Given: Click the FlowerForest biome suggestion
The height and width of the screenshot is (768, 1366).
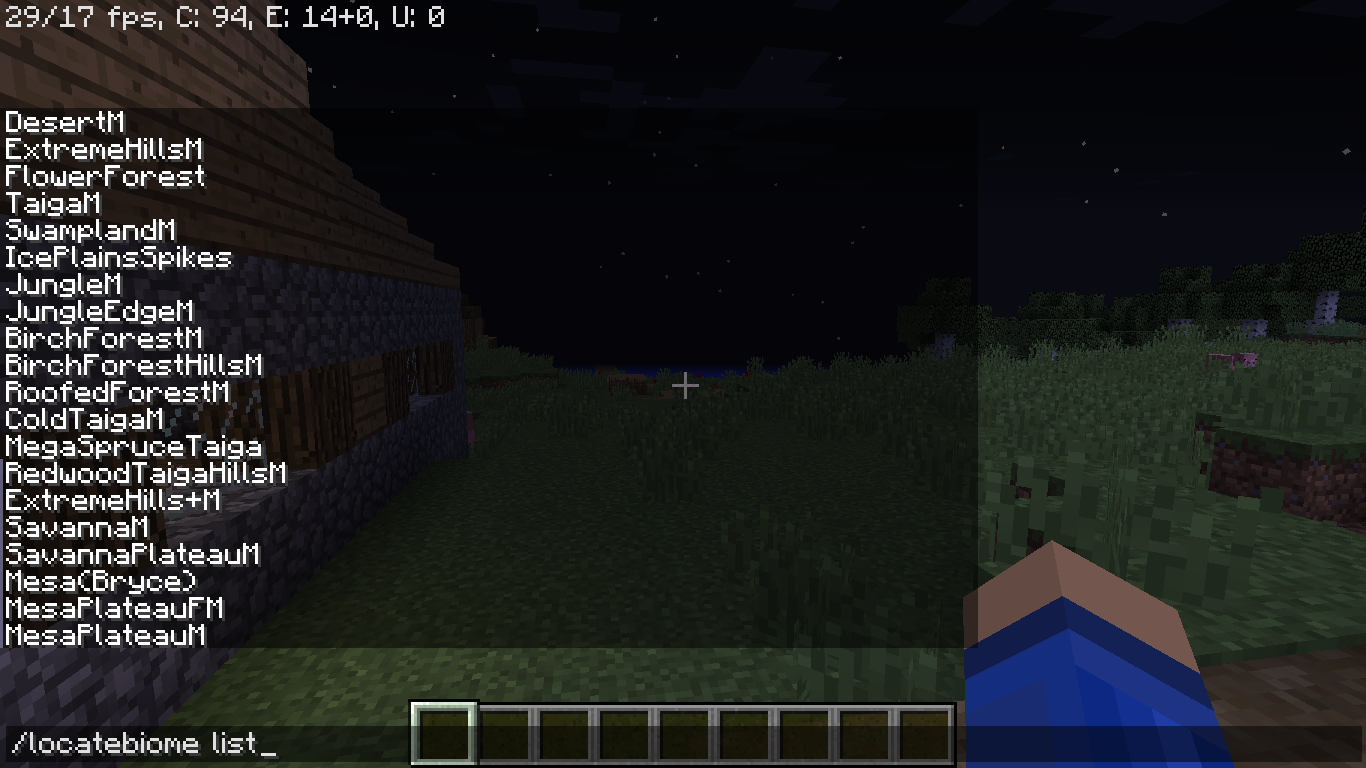Looking at the screenshot, I should pyautogui.click(x=103, y=177).
